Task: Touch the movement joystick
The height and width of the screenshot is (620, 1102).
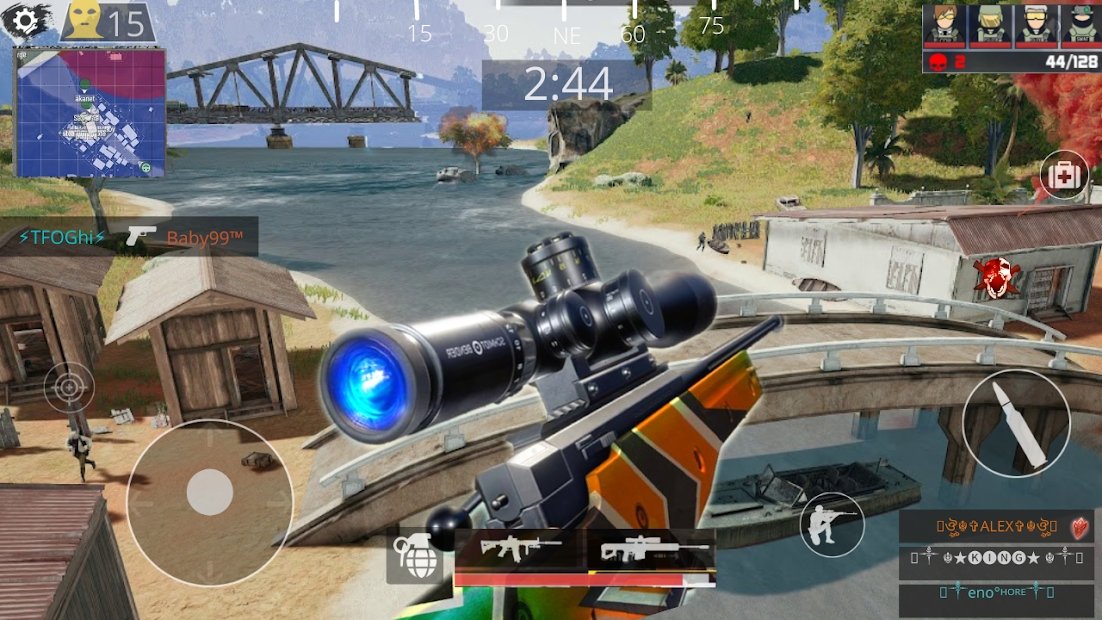Action: tap(210, 492)
